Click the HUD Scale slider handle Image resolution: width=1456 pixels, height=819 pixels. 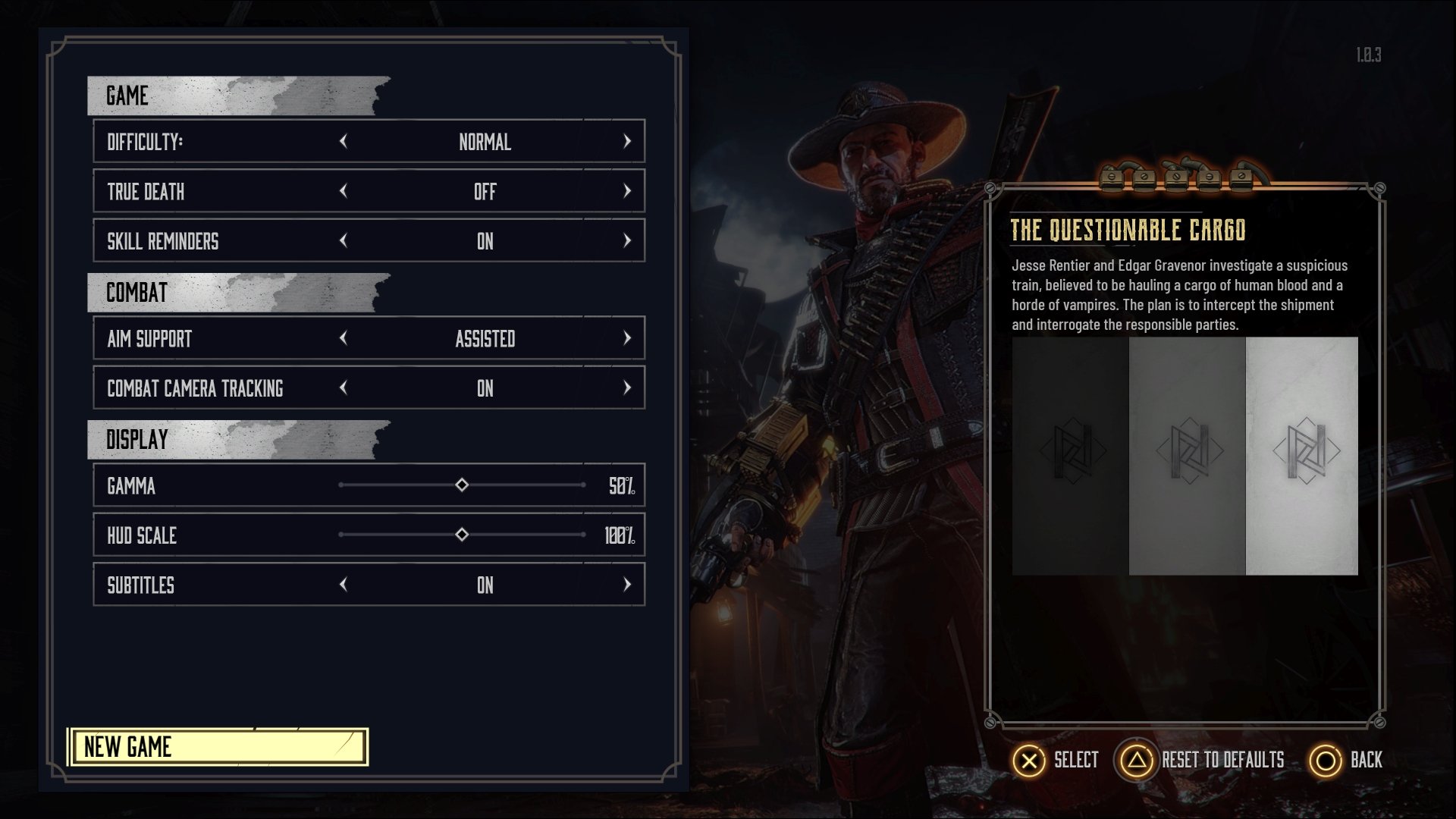pyautogui.click(x=462, y=535)
